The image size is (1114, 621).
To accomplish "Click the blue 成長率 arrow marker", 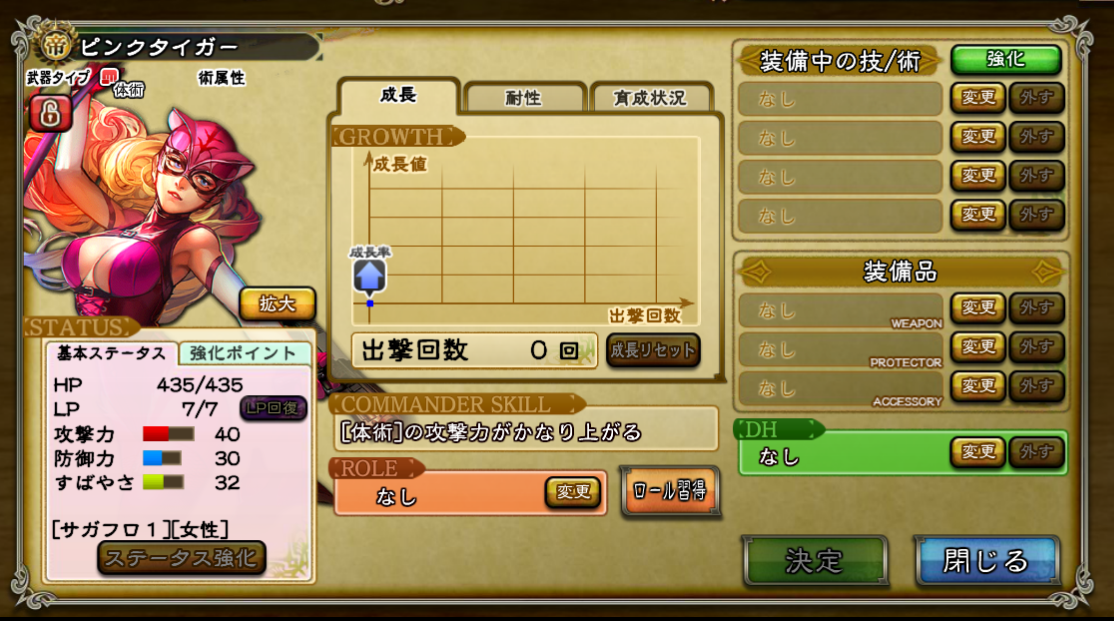I will [369, 276].
